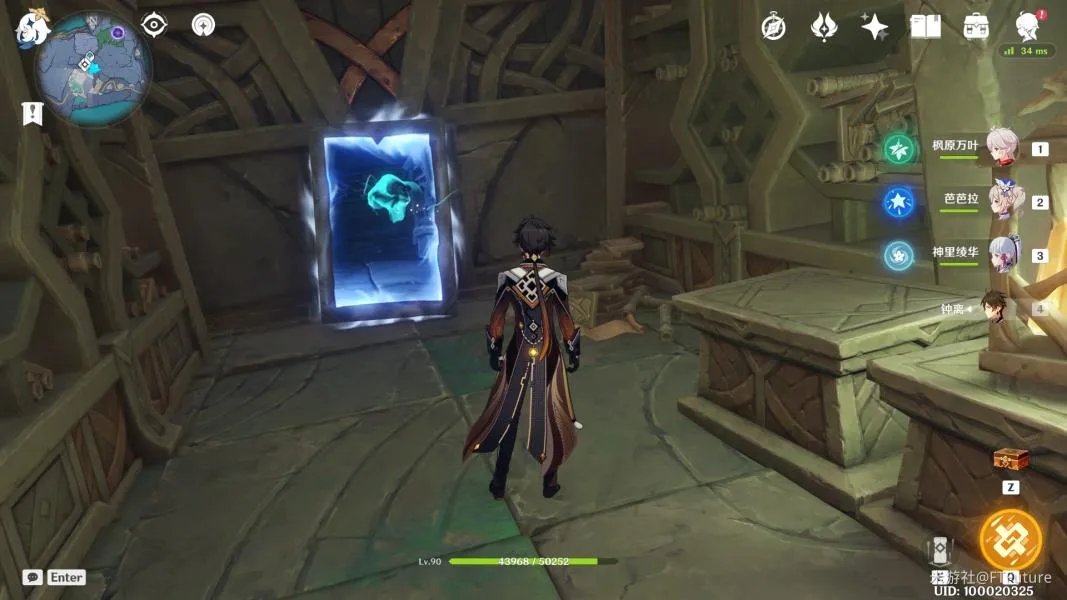Open the character head icon with red alert
1067x600 pixels.
pyautogui.click(x=1027, y=25)
